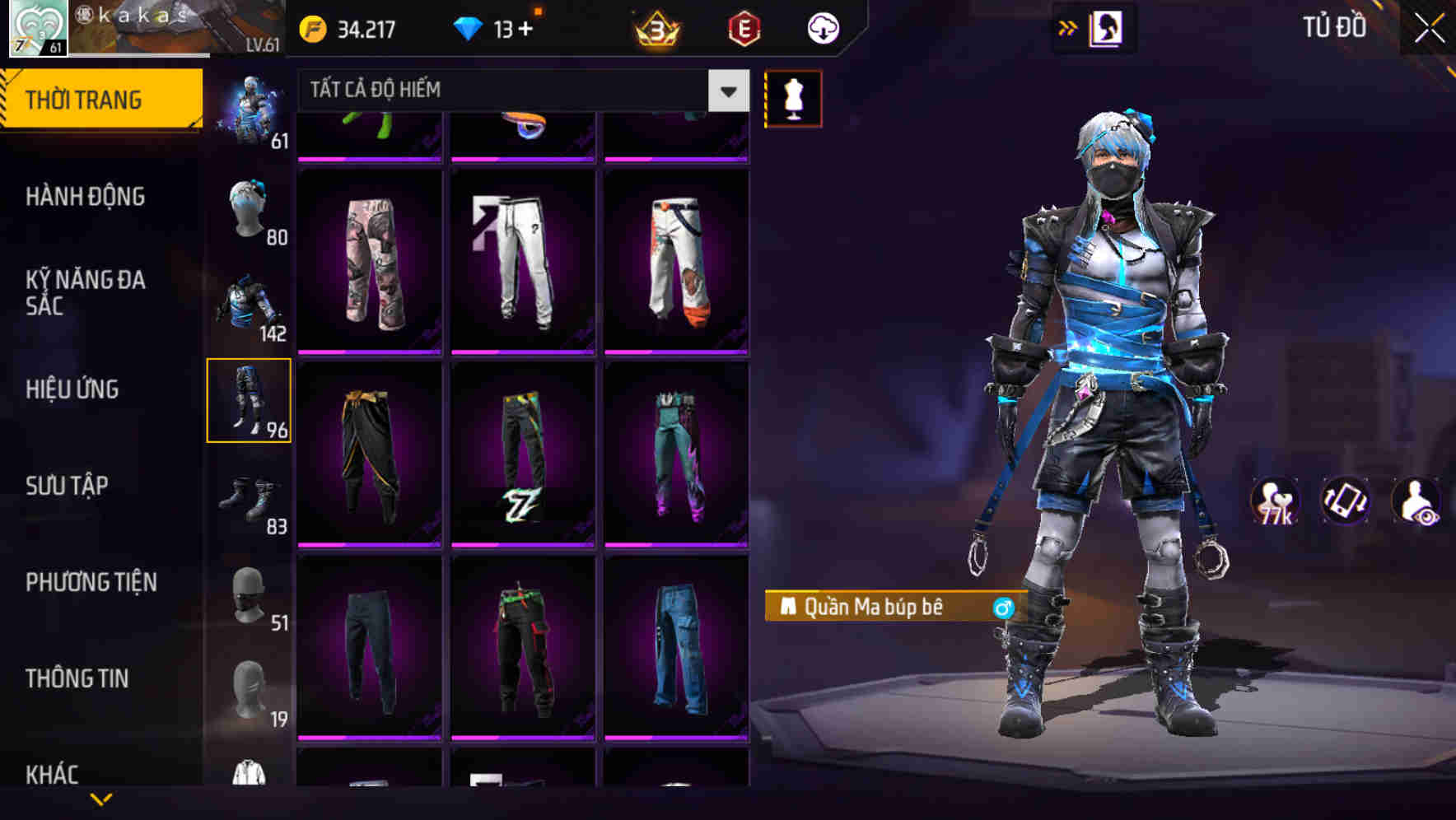This screenshot has width=1456, height=820.
Task: Click the TỦ ĐỒ label
Action: pyautogui.click(x=1336, y=26)
